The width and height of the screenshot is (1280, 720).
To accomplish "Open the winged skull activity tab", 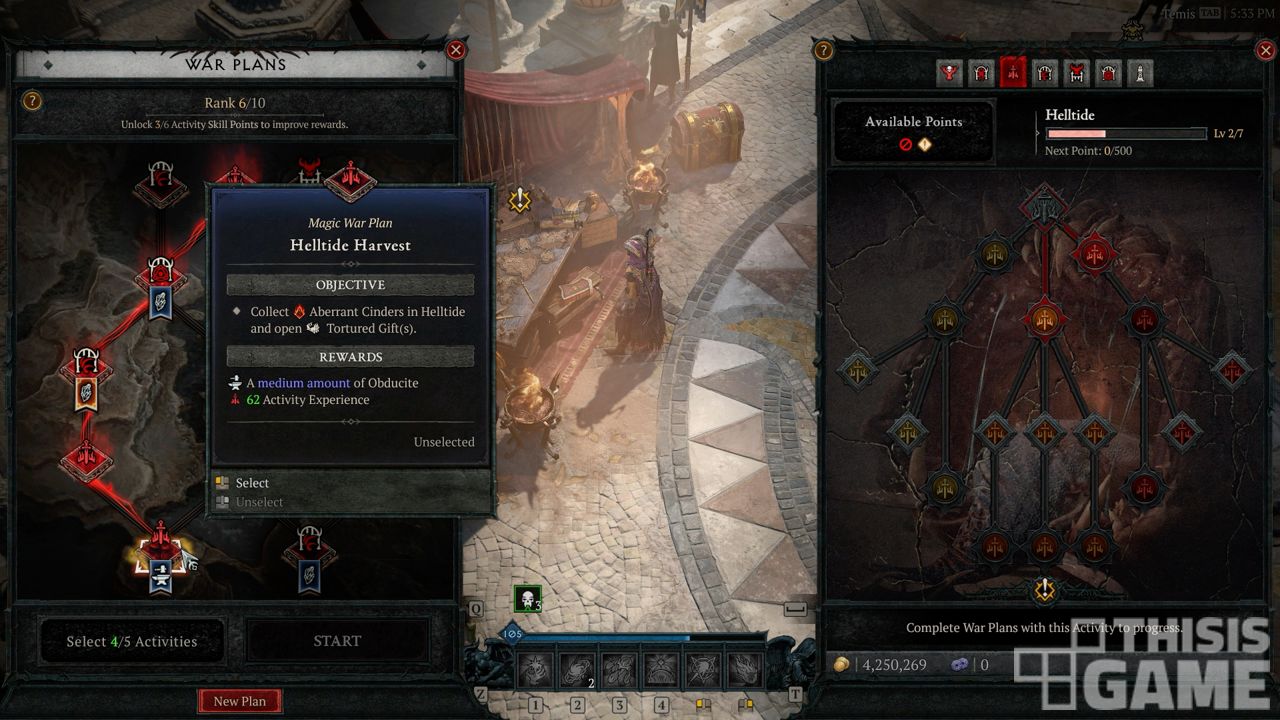I will point(950,73).
